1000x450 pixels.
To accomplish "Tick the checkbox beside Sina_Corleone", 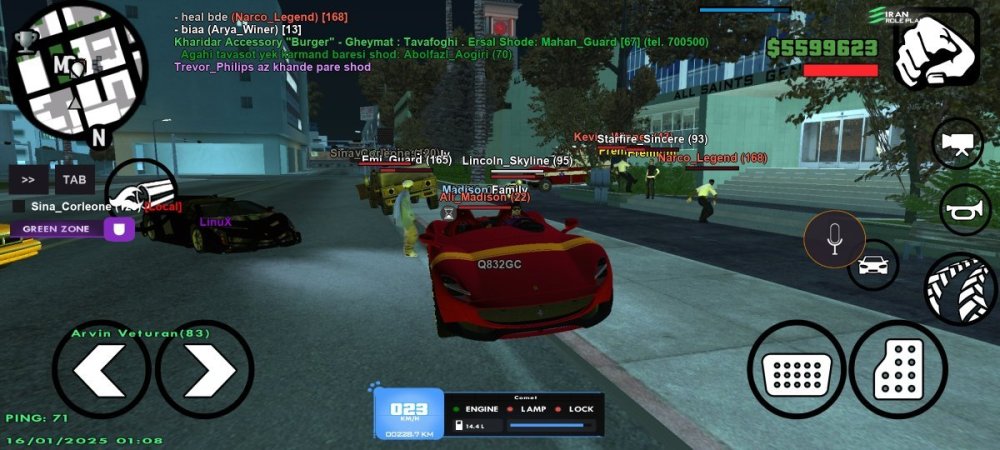I will click(19, 206).
